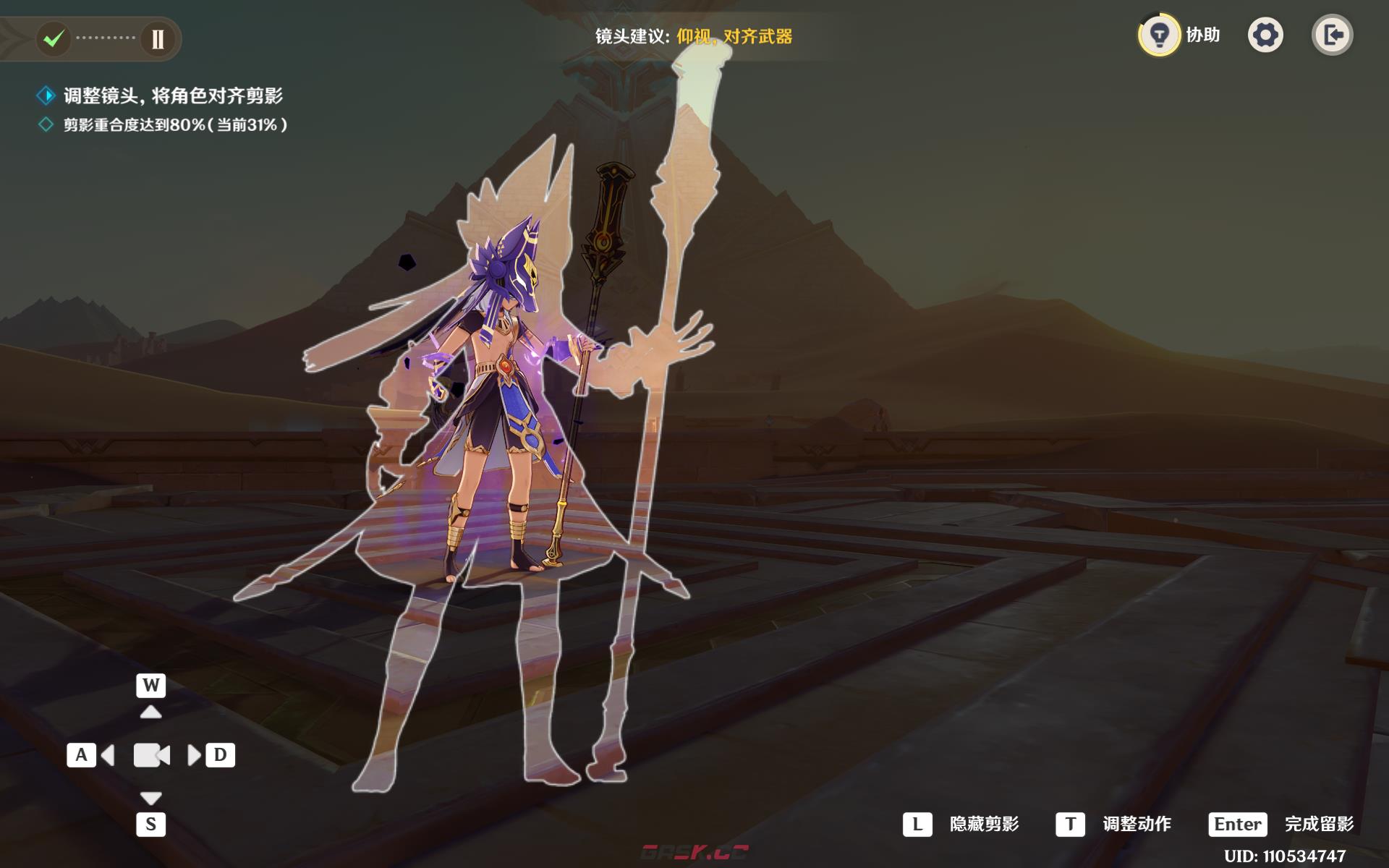The image size is (1389, 868).
Task: Click the 隐藏剪影 hide silhouette option
Action: click(983, 824)
